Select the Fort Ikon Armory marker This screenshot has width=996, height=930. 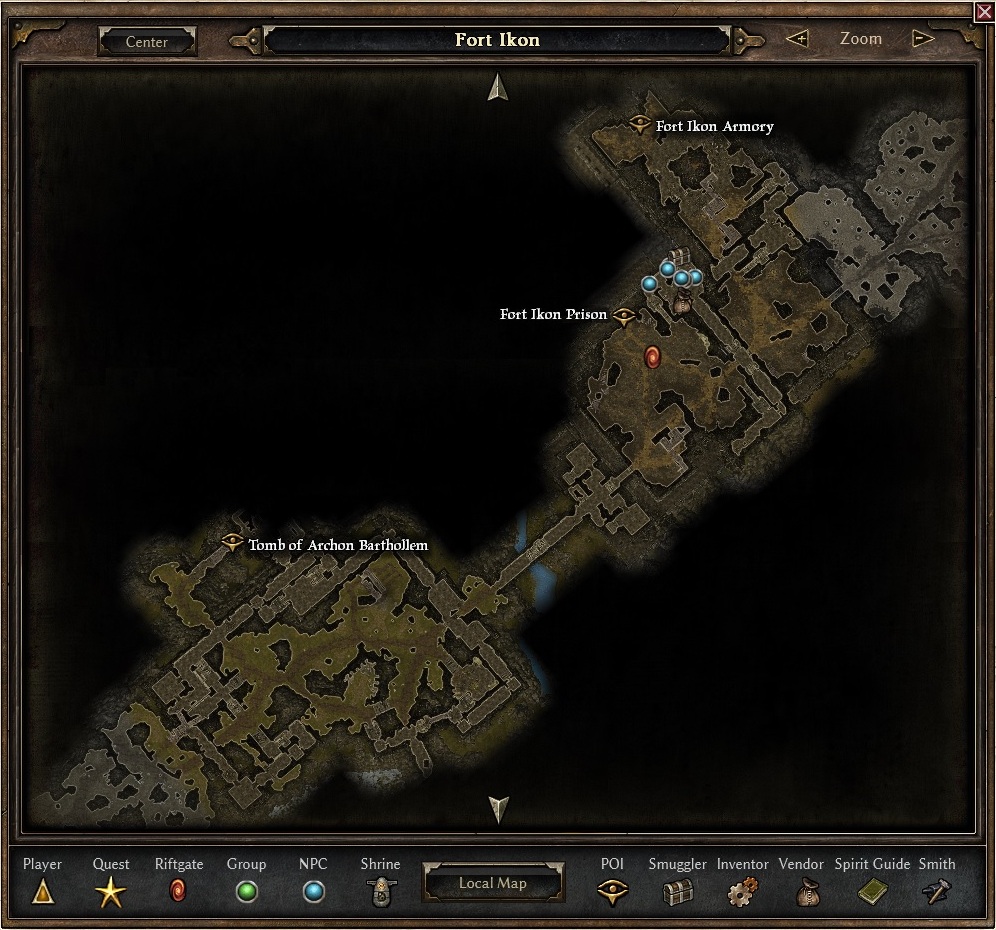[640, 124]
